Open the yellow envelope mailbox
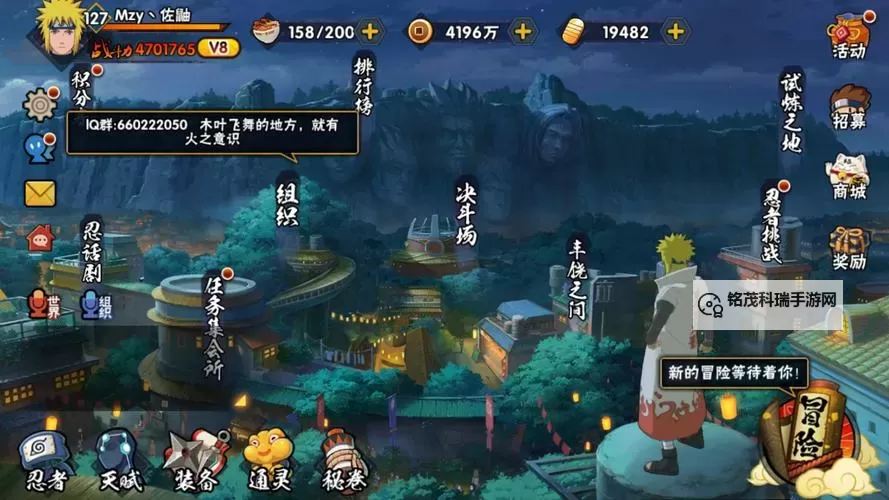This screenshot has height=500, width=889. click(40, 192)
